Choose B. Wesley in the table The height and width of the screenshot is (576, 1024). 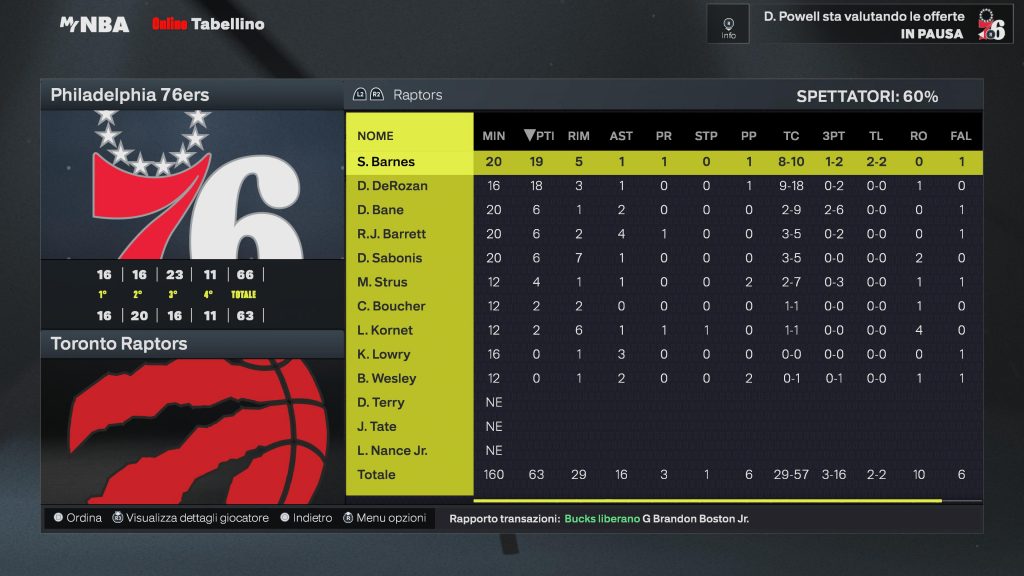387,378
